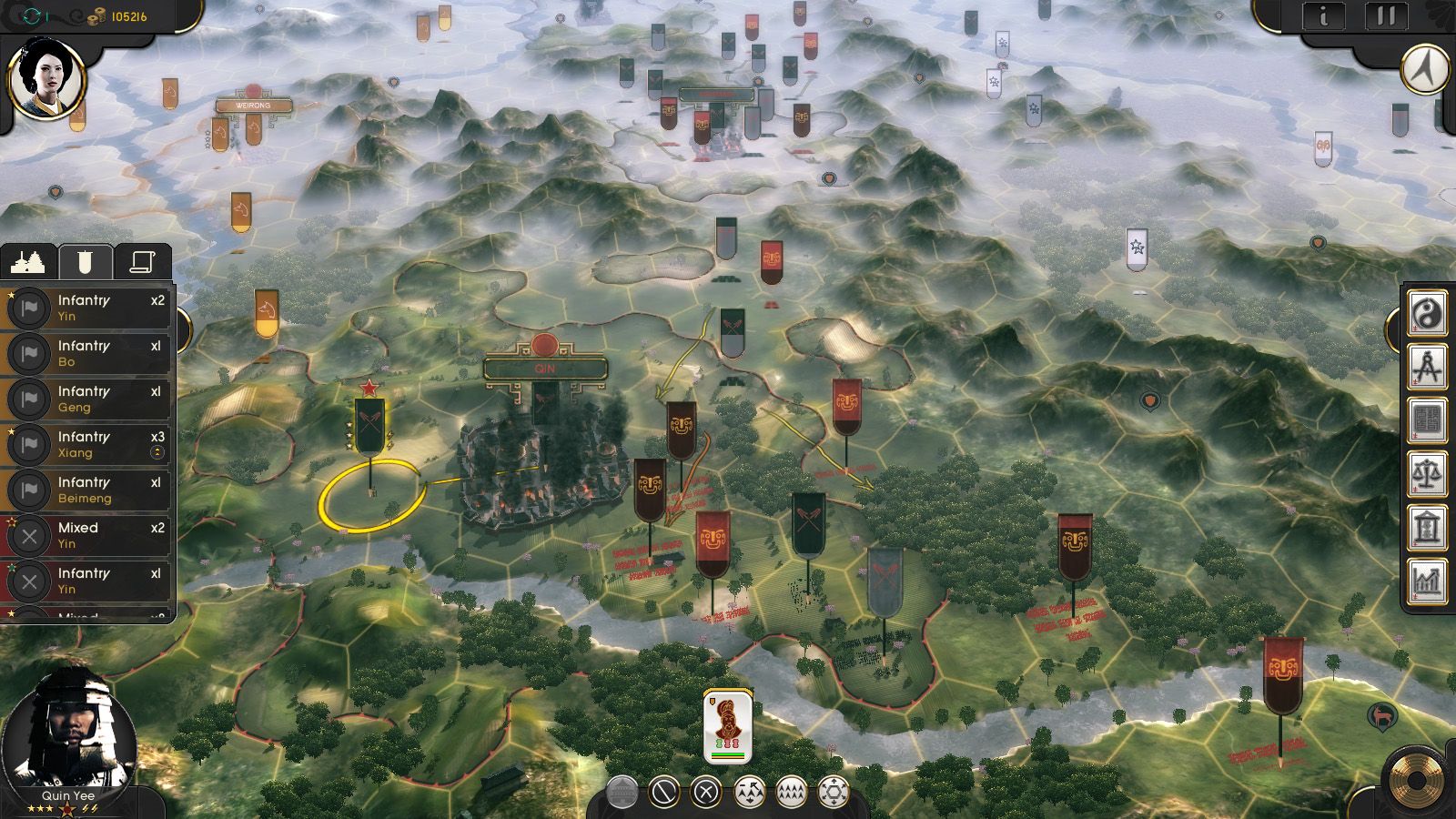Open the balance scales panel
The width and height of the screenshot is (1456, 819).
tap(1427, 474)
